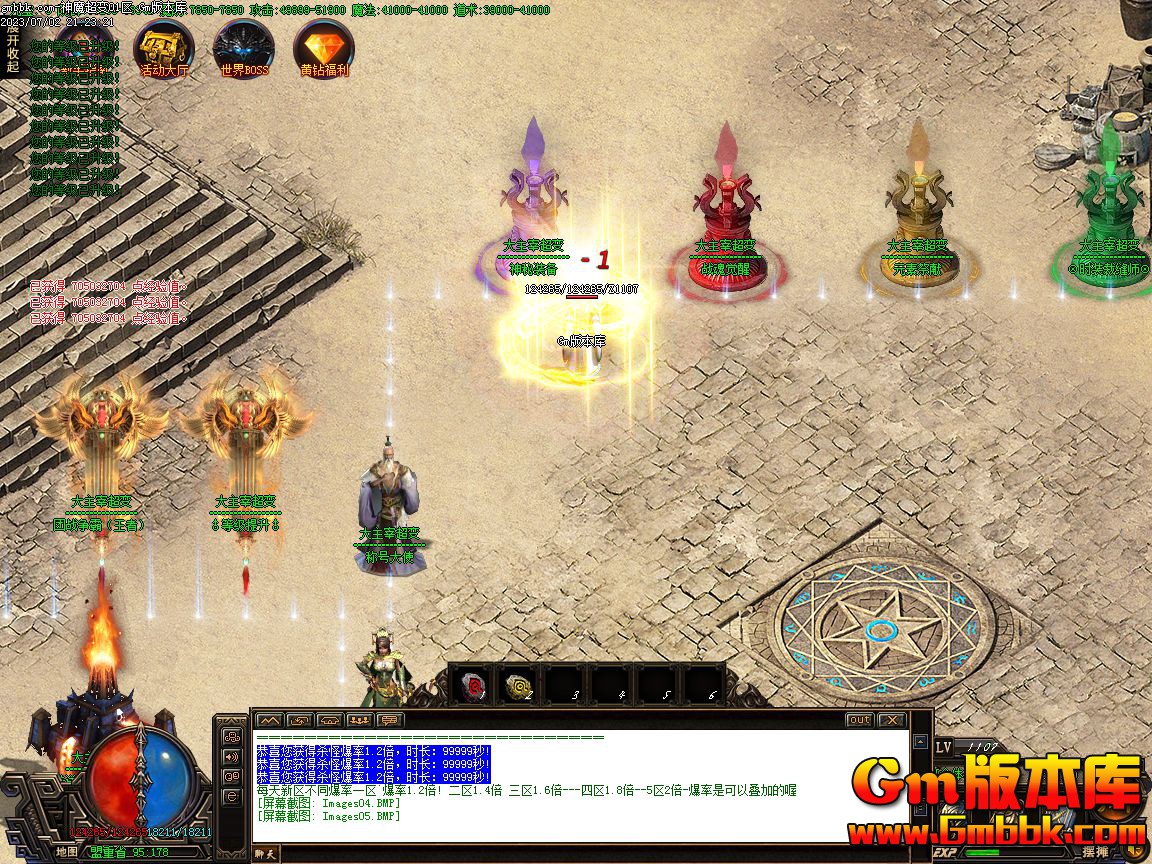Screen dimensions: 1152x864
Task: Click the mountain-shaped chat filter button
Action: point(269,720)
